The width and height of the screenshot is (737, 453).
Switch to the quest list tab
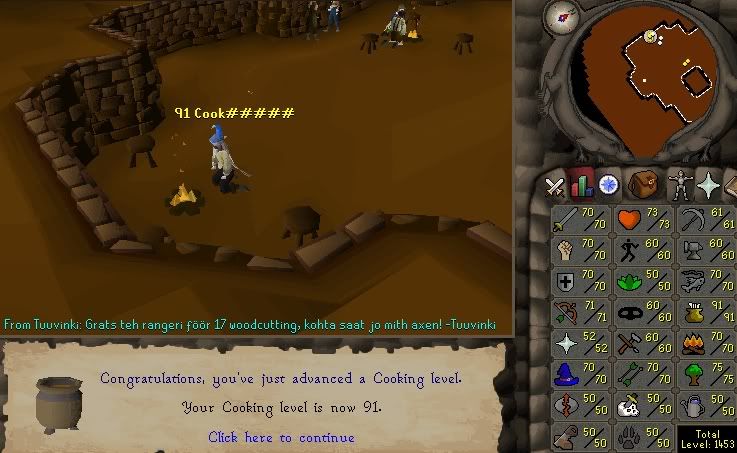pos(607,185)
